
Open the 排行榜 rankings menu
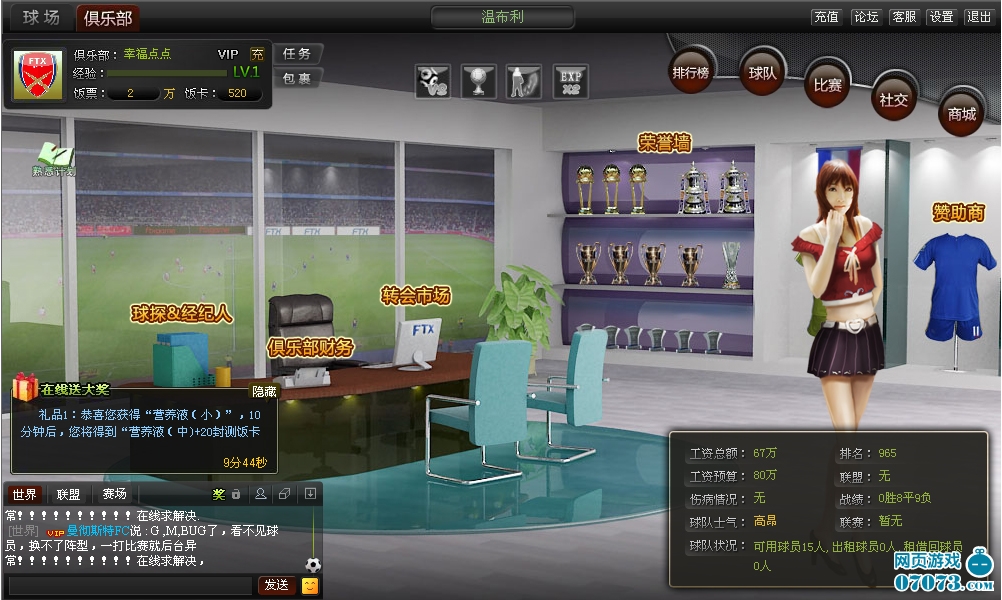tap(691, 72)
